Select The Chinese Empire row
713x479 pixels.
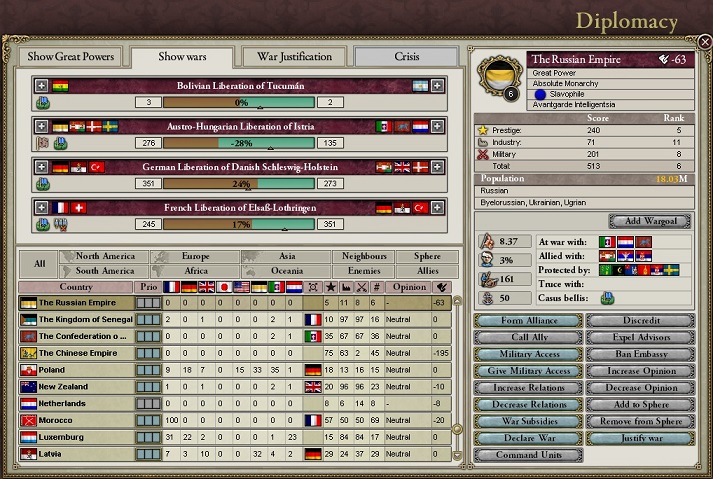click(80, 352)
